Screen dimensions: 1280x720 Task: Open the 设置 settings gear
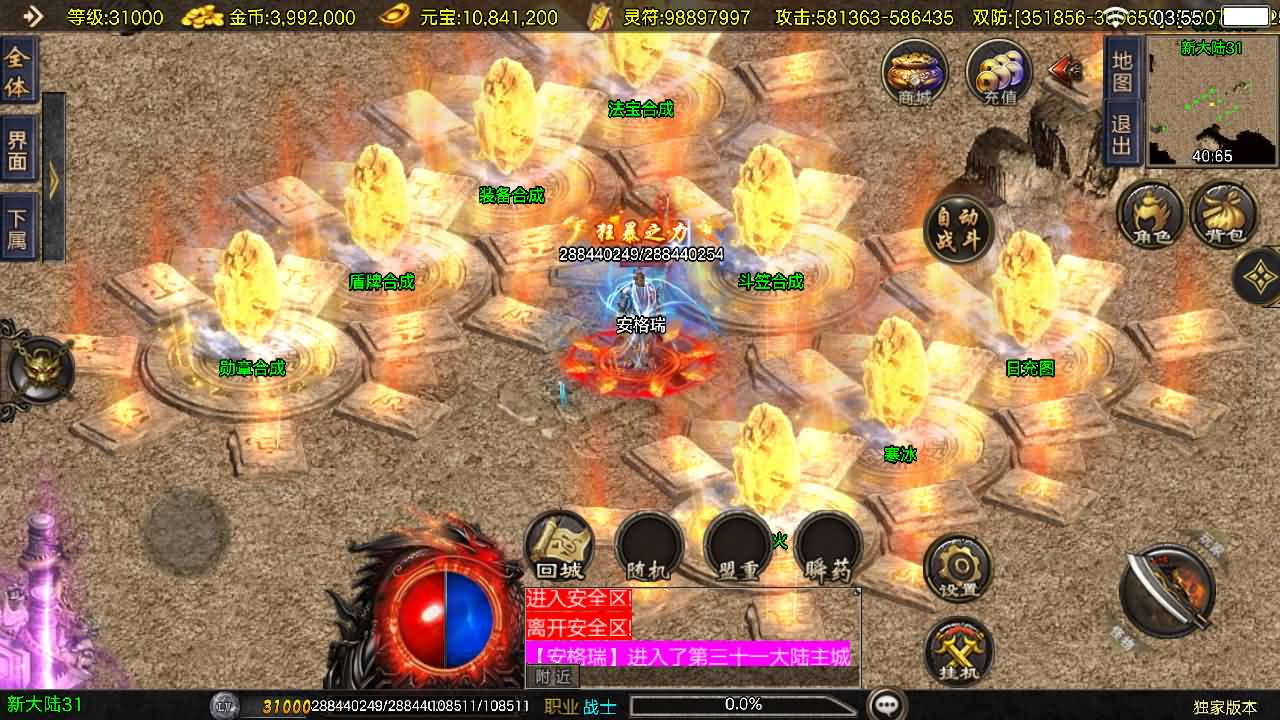[x=958, y=568]
